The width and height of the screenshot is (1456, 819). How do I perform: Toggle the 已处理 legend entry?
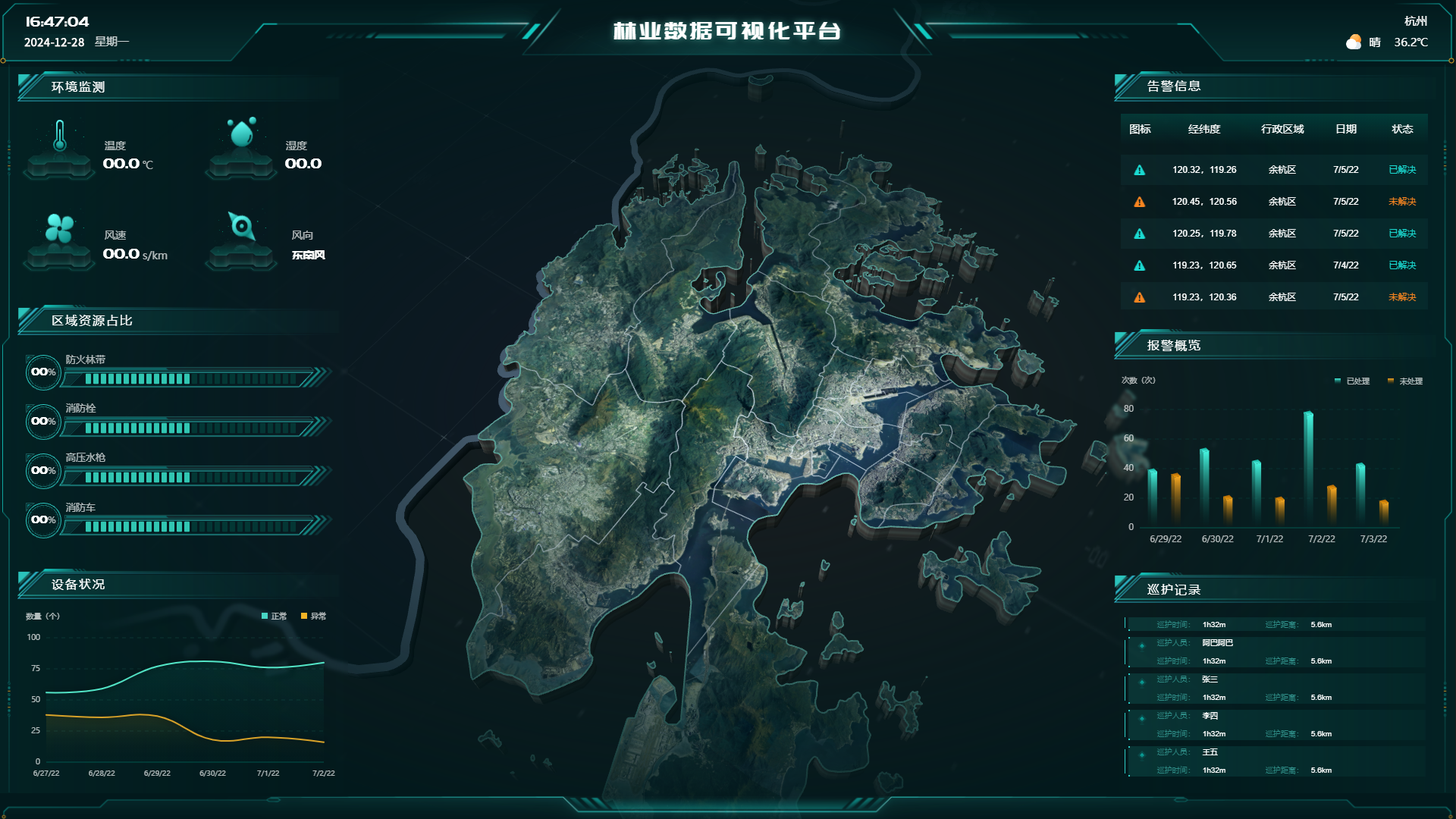(x=1352, y=381)
